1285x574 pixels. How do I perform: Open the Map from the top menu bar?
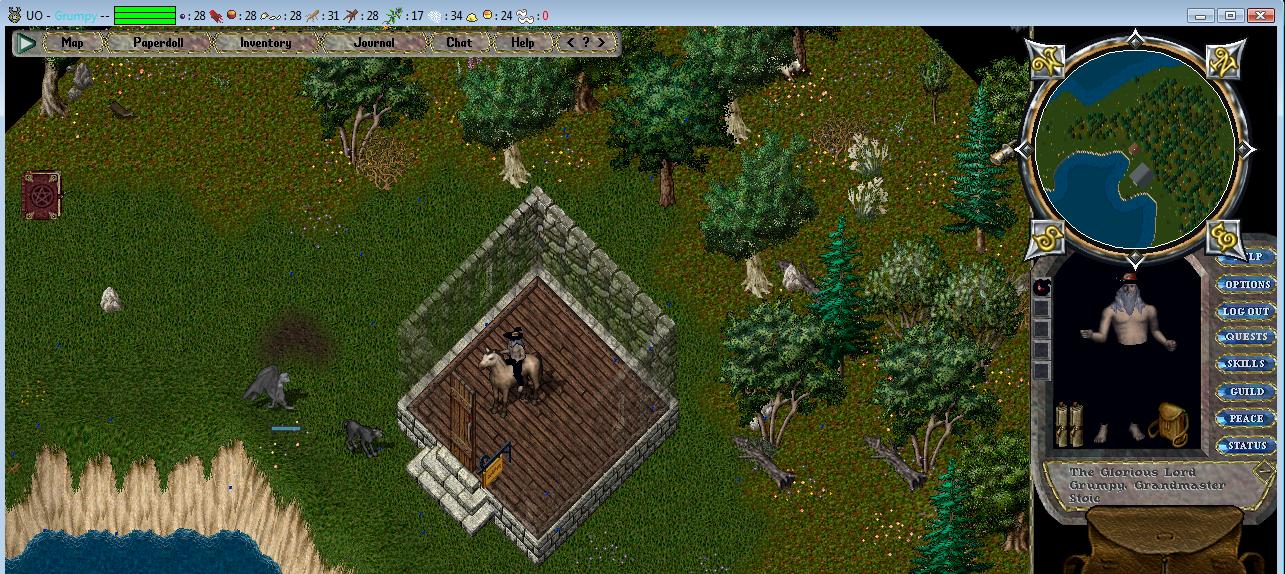(72, 43)
